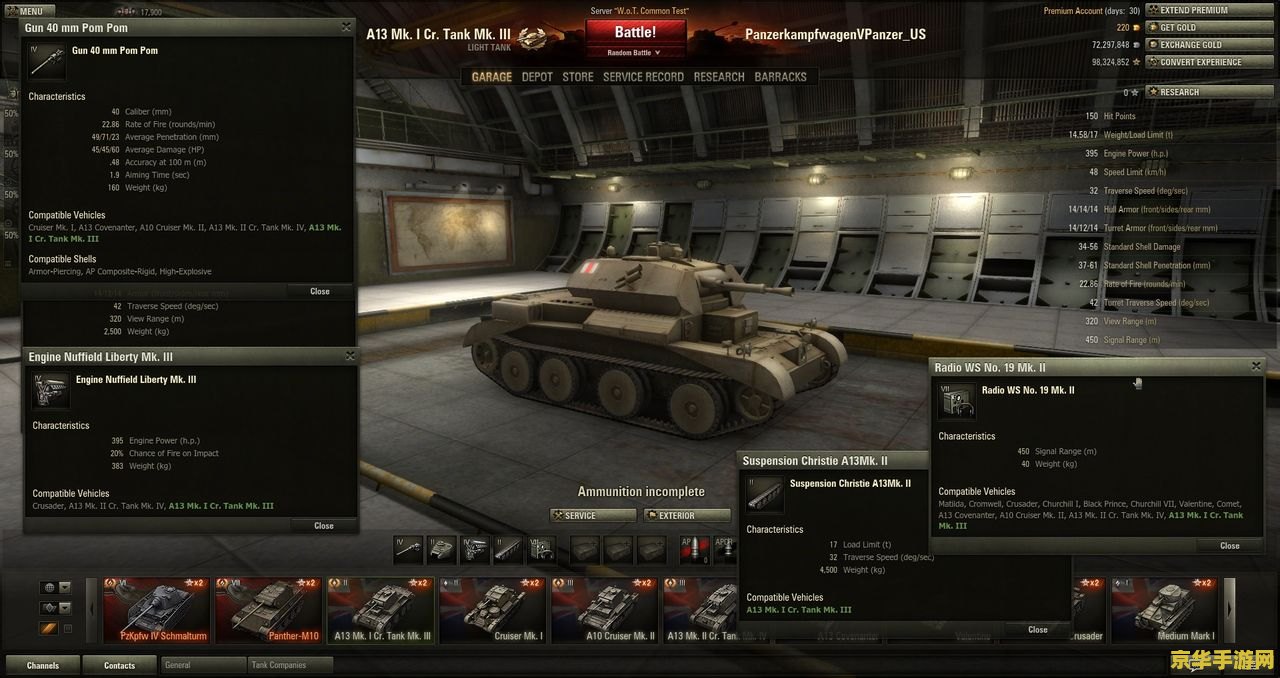Select the PzKpfw IV Schmalturm tank card

click(157, 610)
